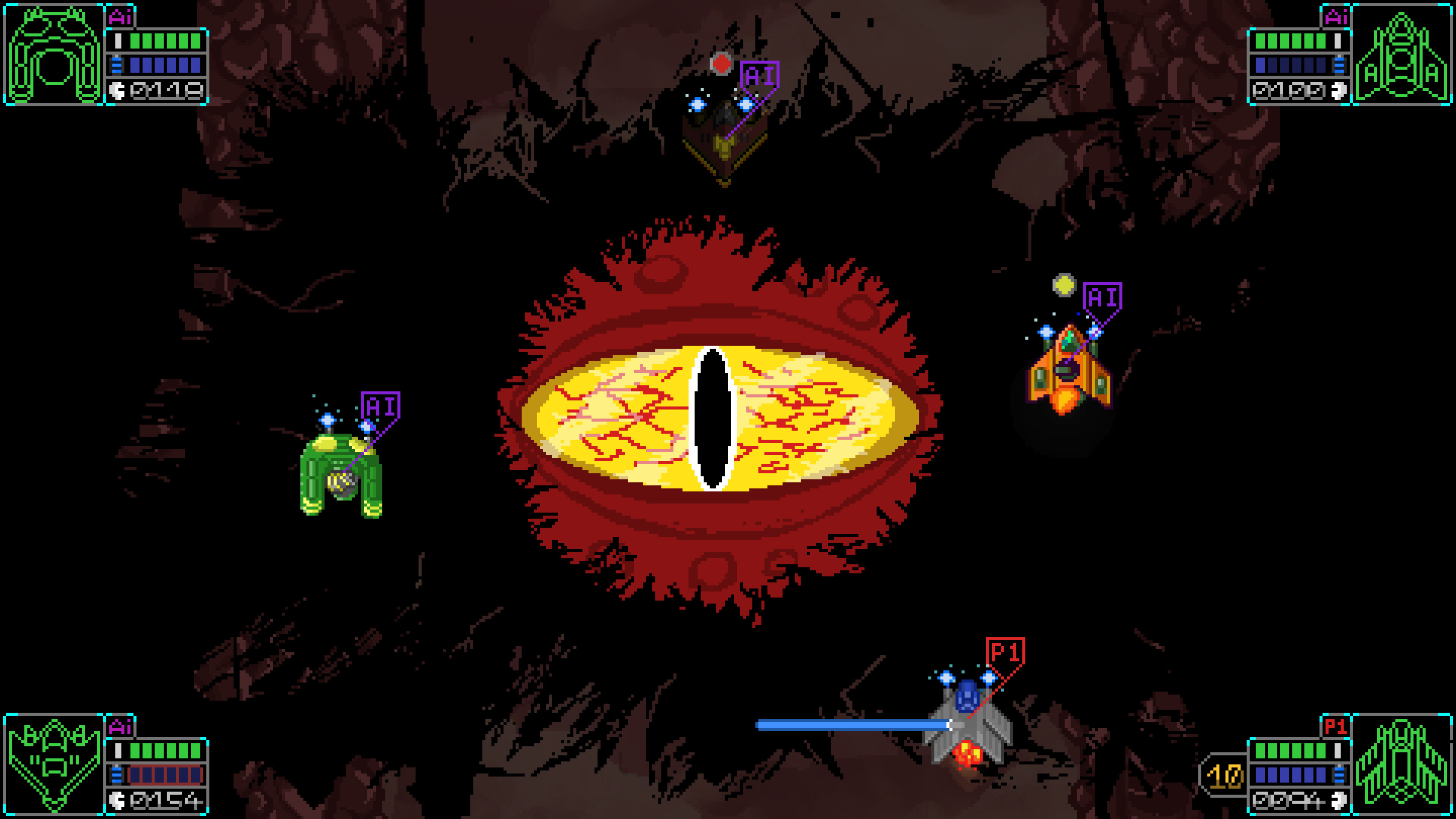The image size is (1456, 819).
Task: Toggle the white shield indicator in top-left panel
Action: click(118, 41)
